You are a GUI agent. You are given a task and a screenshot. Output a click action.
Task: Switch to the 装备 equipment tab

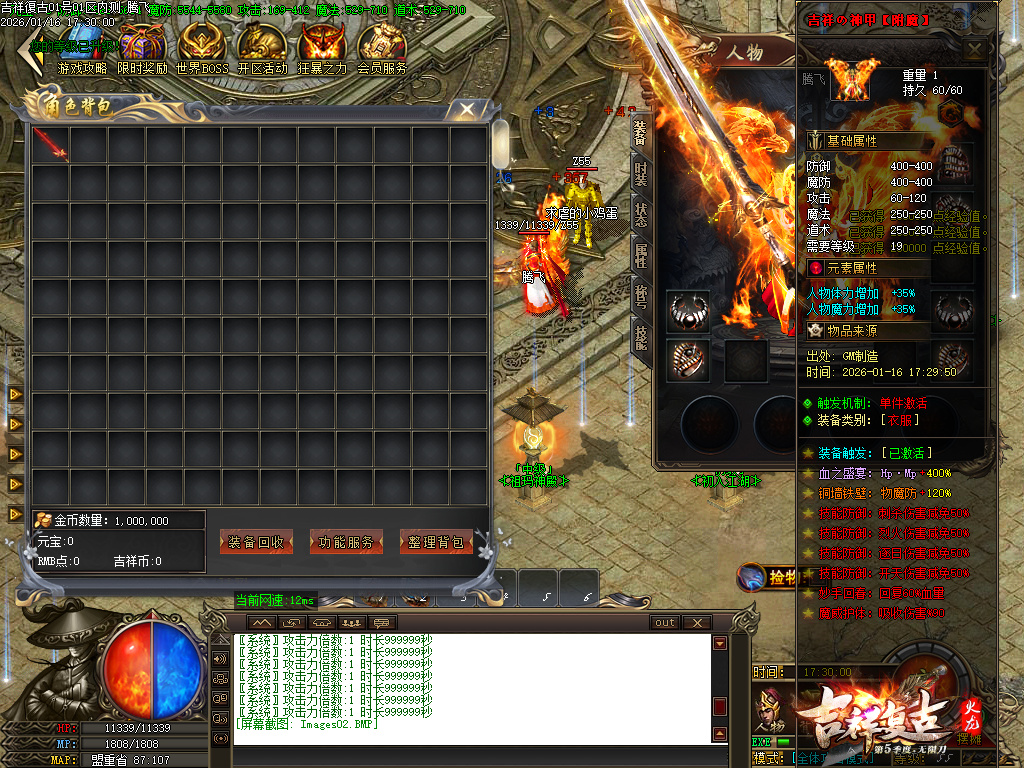640,133
